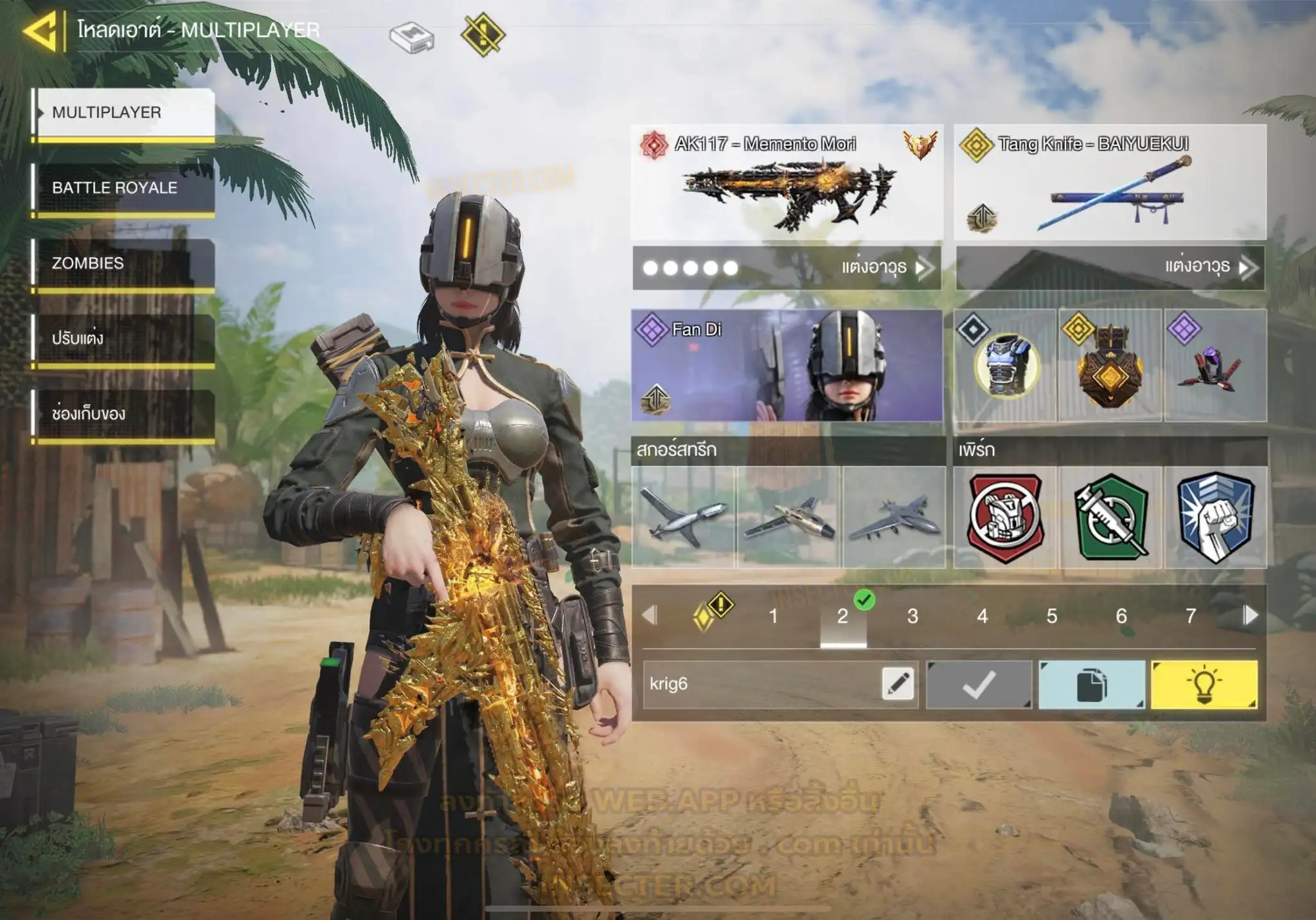Choose the blue fist perk

pyautogui.click(x=1216, y=518)
